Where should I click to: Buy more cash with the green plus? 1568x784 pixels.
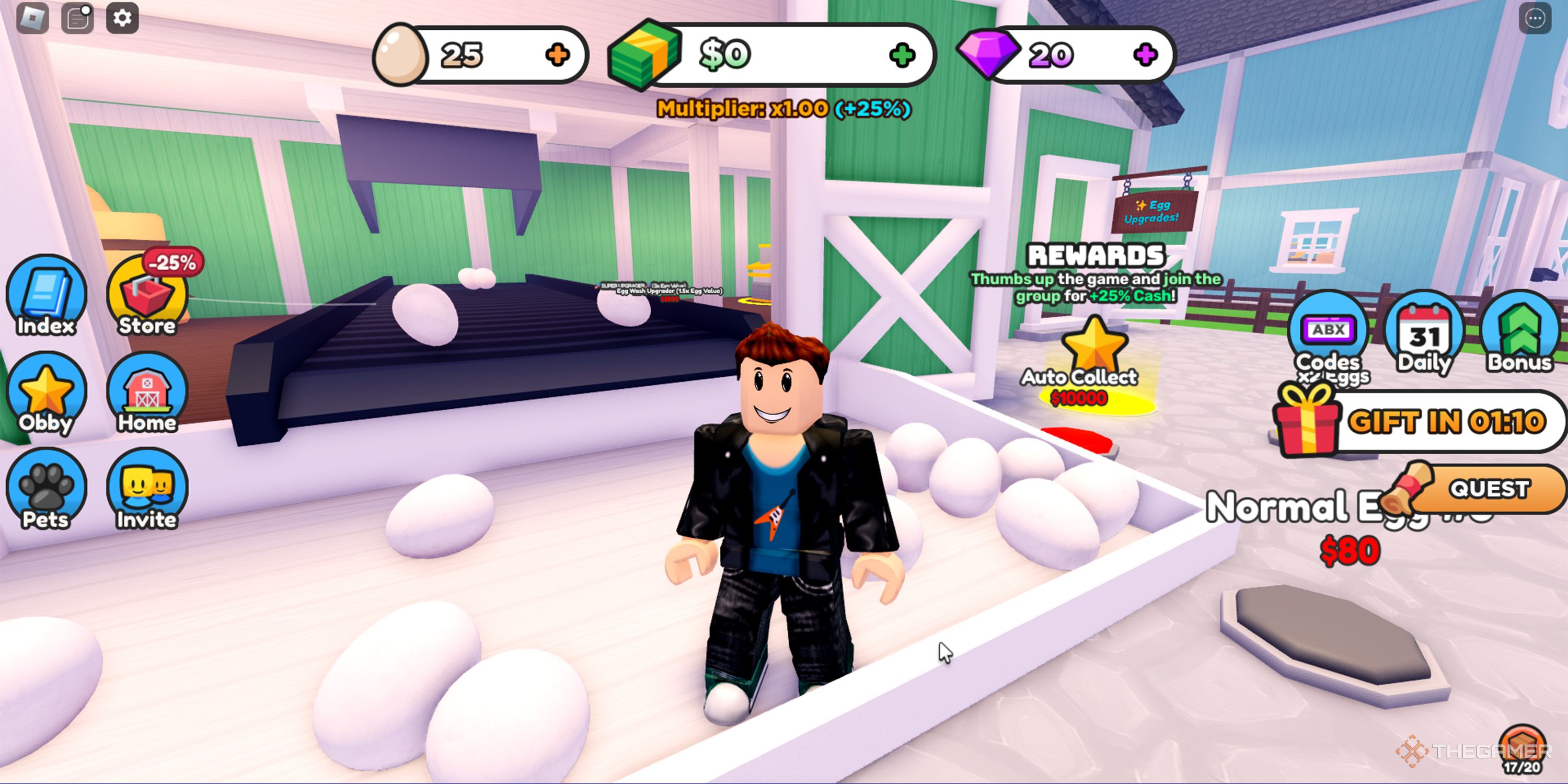(x=902, y=55)
